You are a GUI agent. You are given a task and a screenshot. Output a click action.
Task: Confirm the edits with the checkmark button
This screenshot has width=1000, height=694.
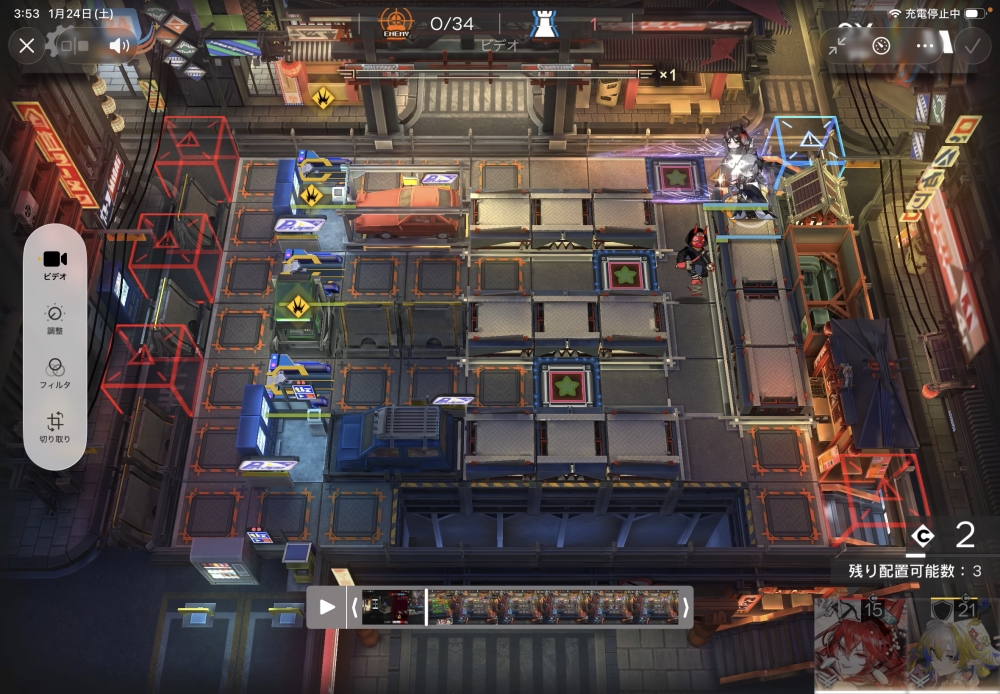coord(970,45)
